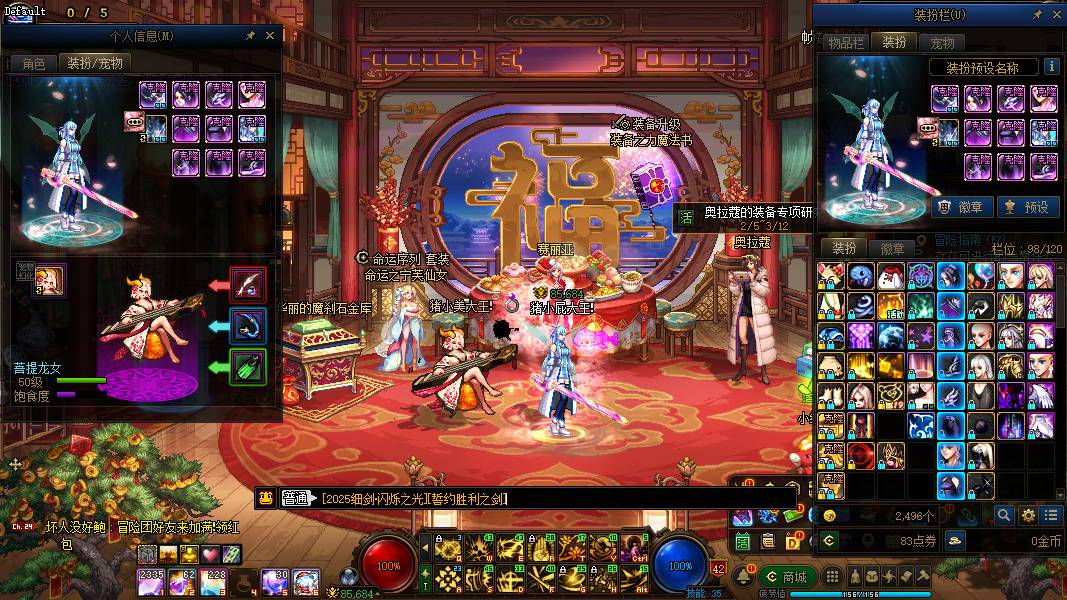Switch to the 宠物 pet tab
The width and height of the screenshot is (1067, 600).
point(942,42)
